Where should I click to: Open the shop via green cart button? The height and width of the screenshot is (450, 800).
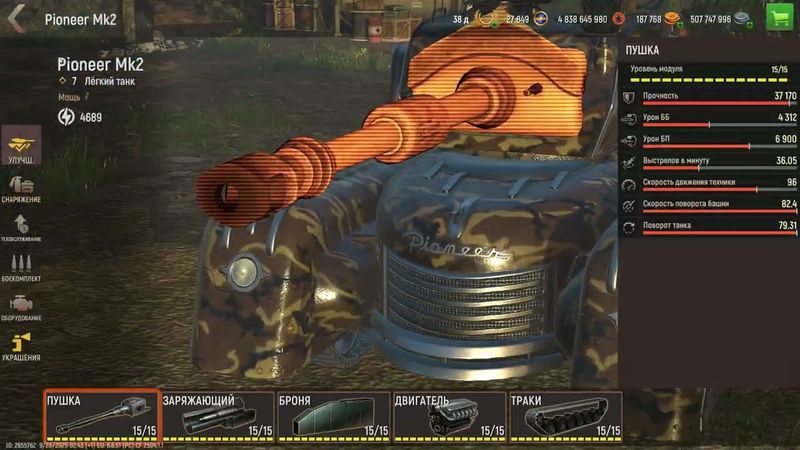coord(778,17)
